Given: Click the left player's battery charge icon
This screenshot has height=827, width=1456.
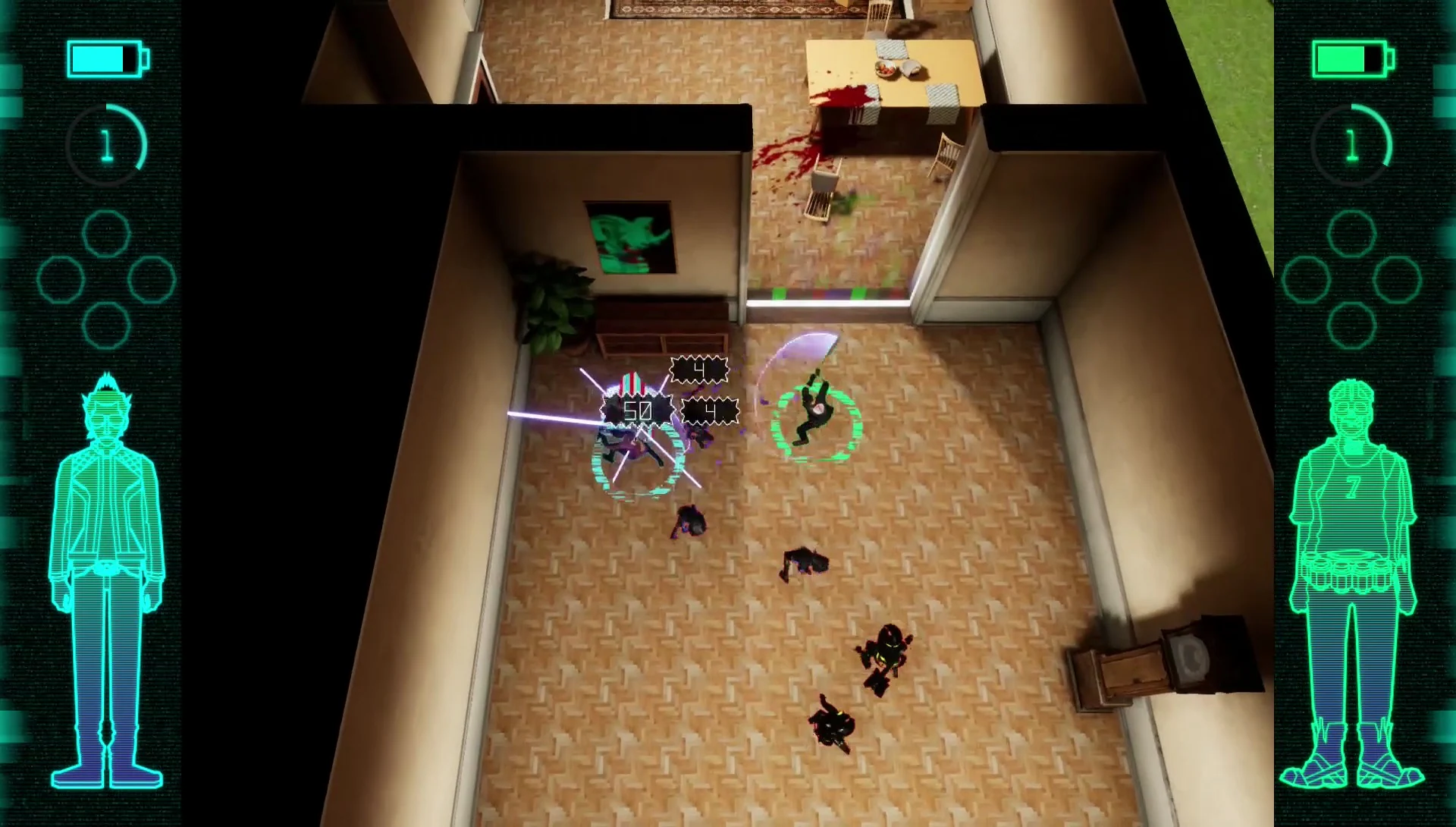Looking at the screenshot, I should tap(104, 57).
